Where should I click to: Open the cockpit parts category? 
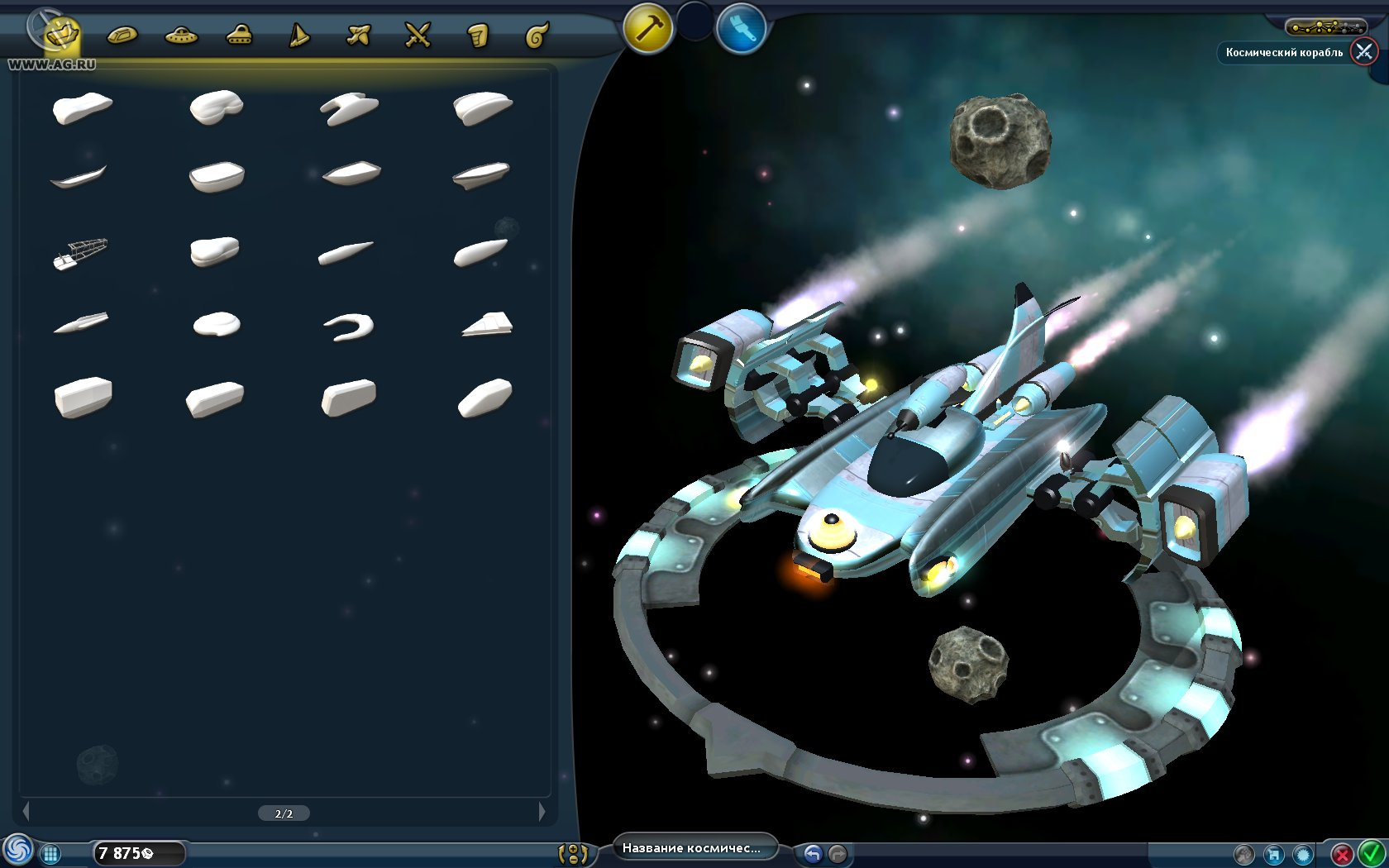(122, 36)
